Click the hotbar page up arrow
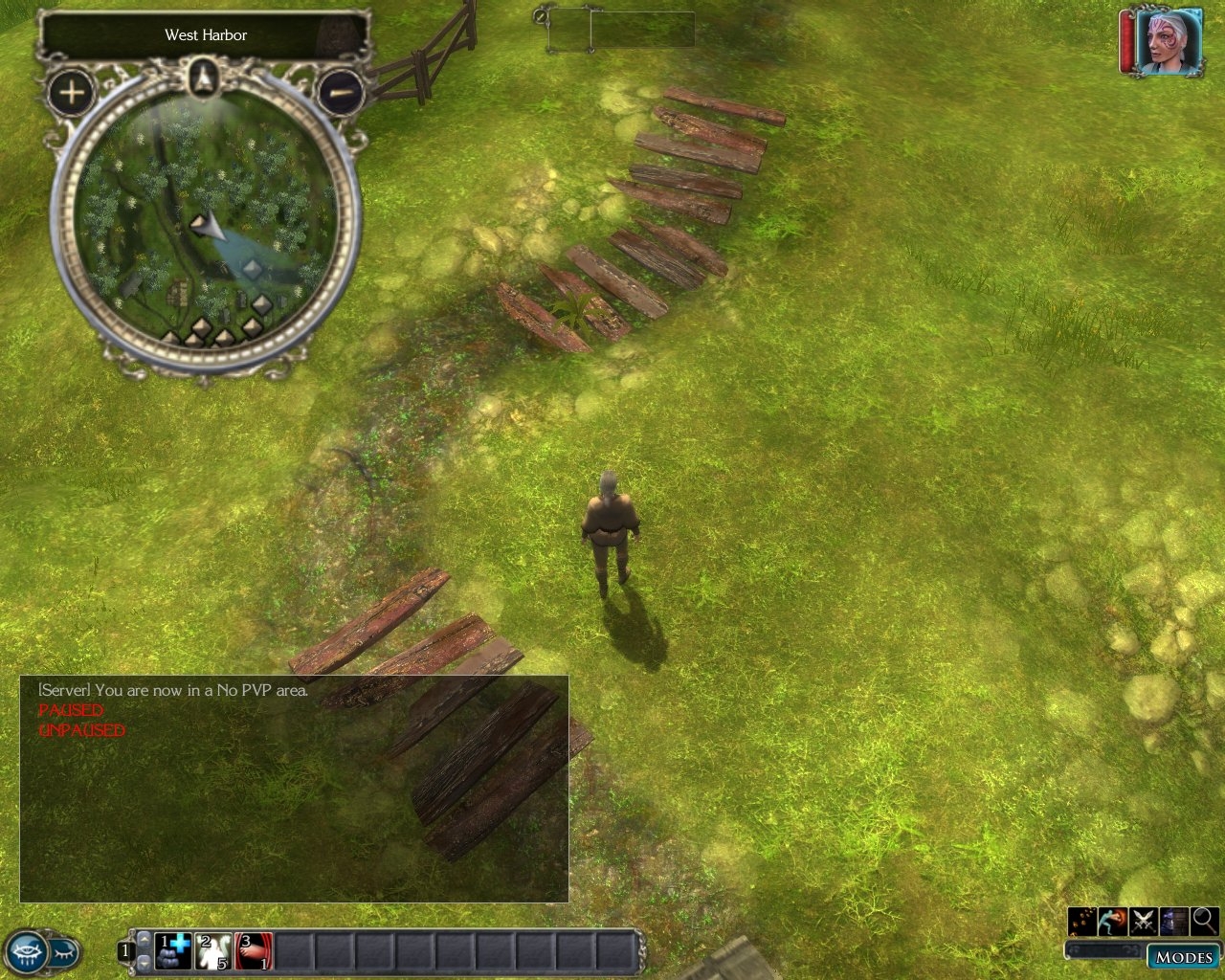Screen dimensions: 1225x980 tap(144, 942)
